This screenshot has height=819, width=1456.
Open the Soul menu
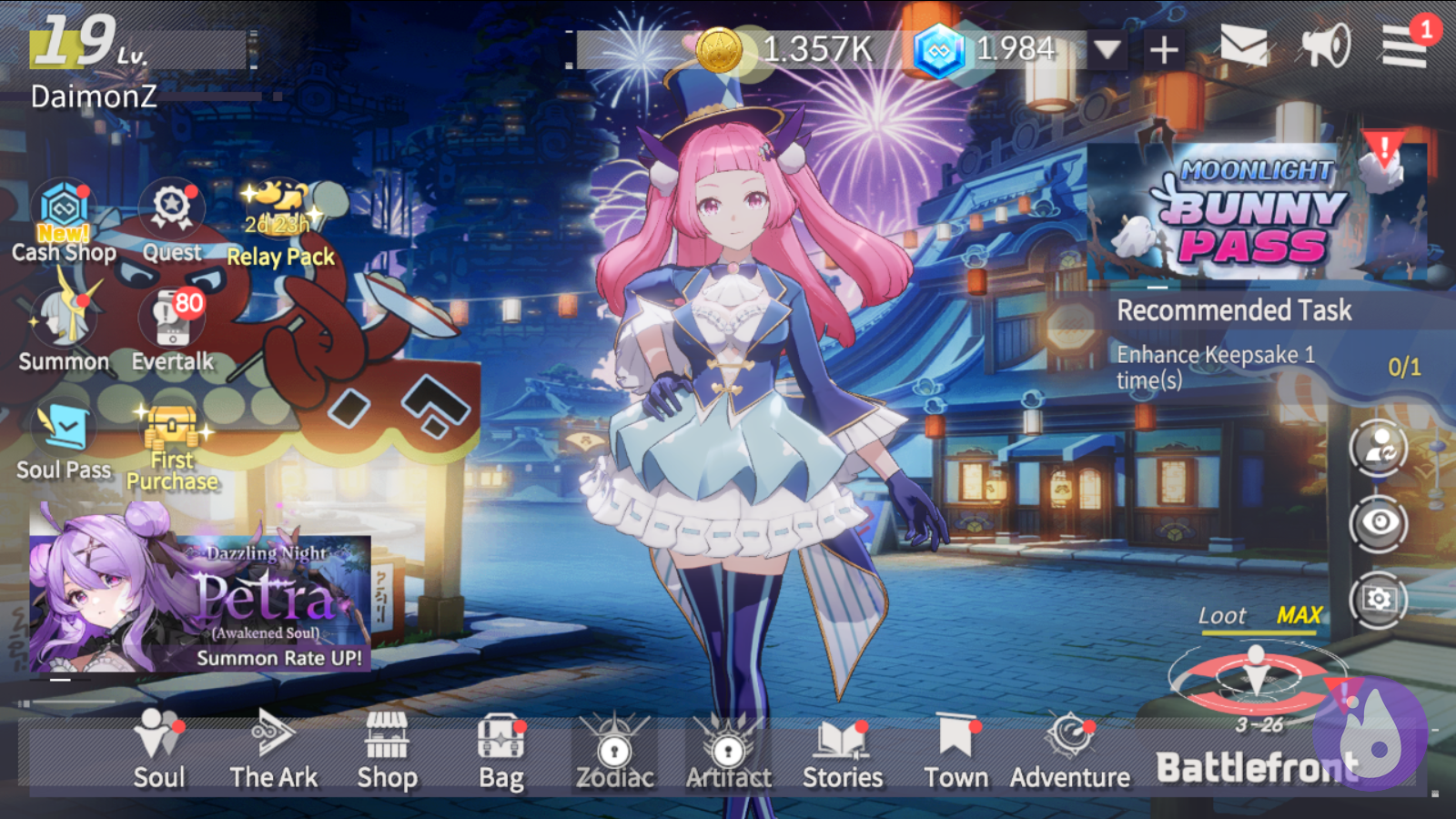click(x=159, y=751)
